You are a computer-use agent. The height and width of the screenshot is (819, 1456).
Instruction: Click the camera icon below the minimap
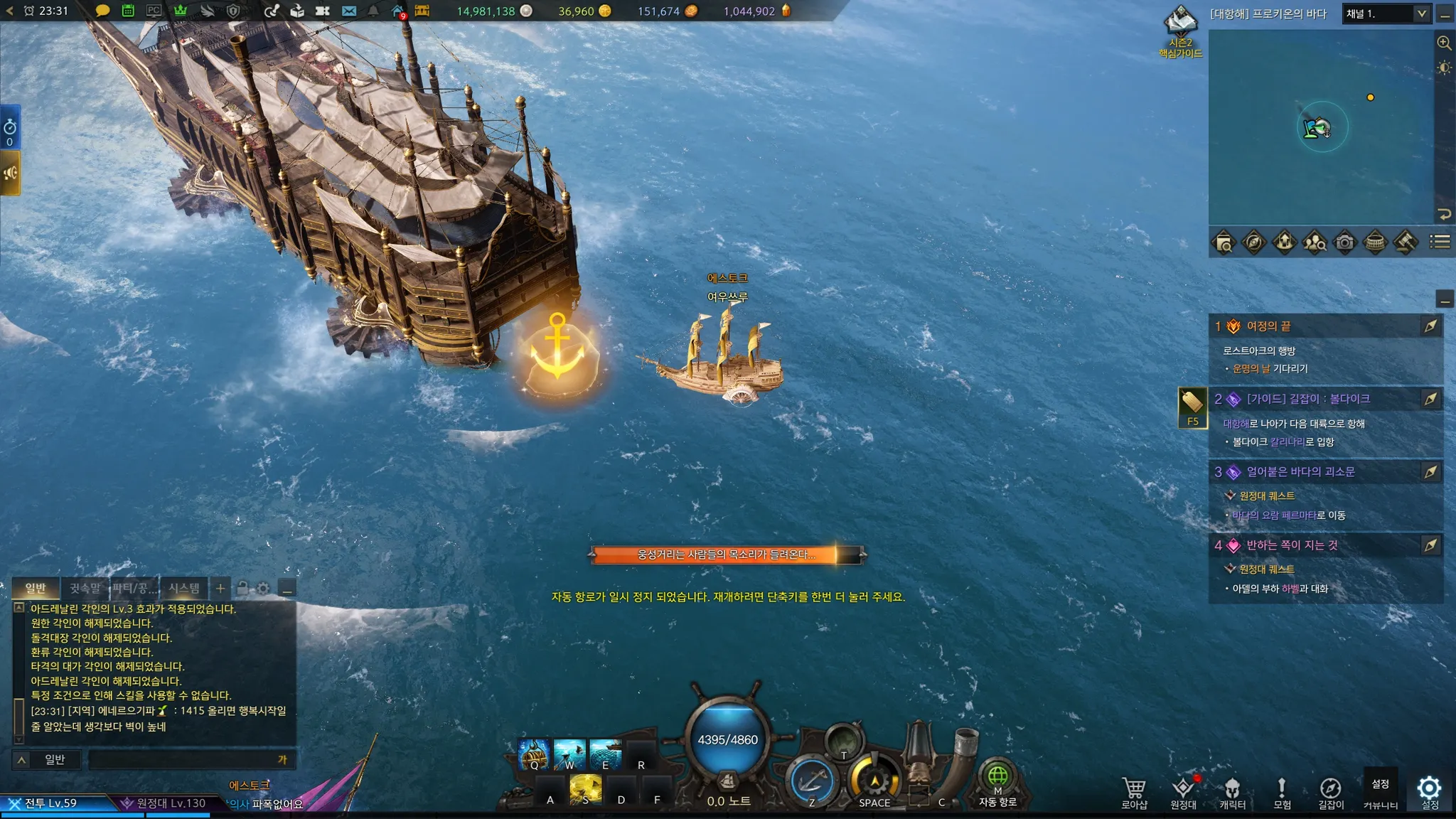(x=1344, y=242)
